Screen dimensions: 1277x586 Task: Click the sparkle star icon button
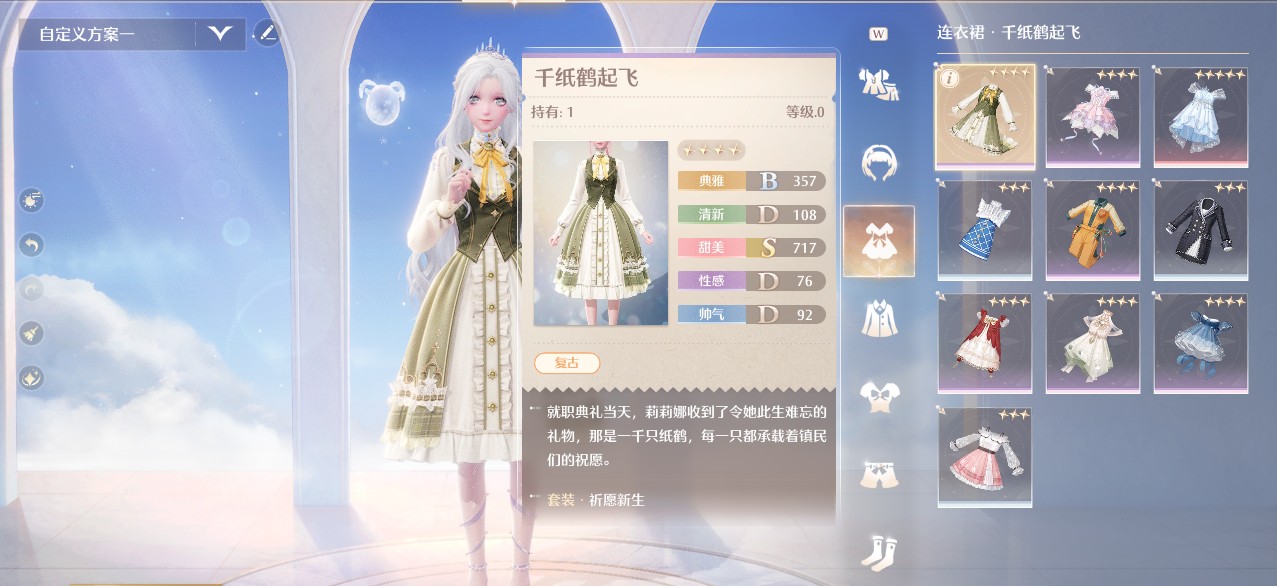[x=31, y=377]
